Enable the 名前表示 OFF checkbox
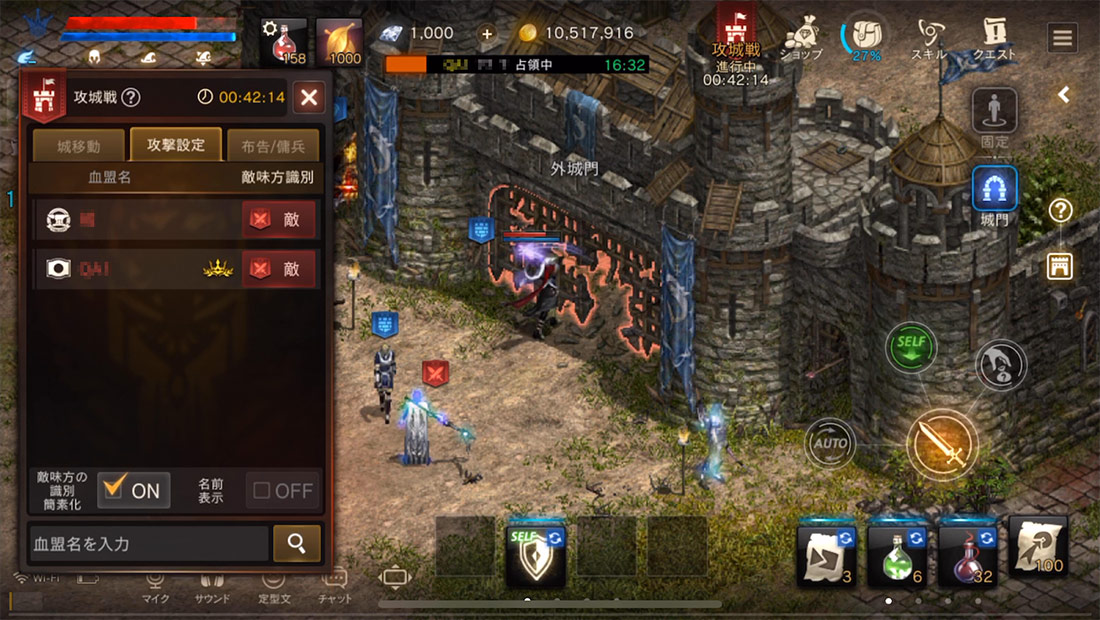This screenshot has height=620, width=1100. pos(283,490)
